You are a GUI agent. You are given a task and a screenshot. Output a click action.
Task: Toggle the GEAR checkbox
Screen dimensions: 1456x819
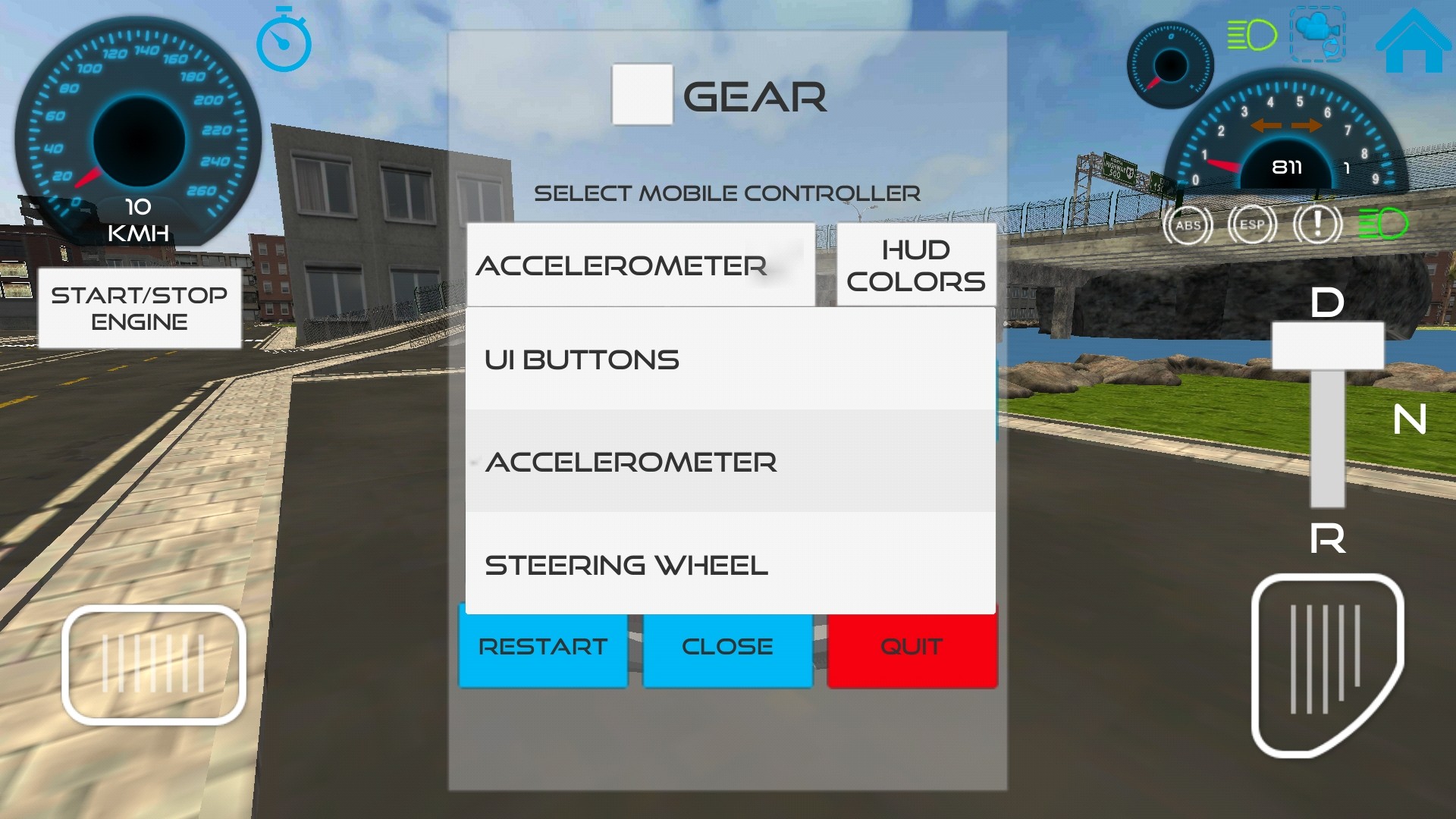642,94
